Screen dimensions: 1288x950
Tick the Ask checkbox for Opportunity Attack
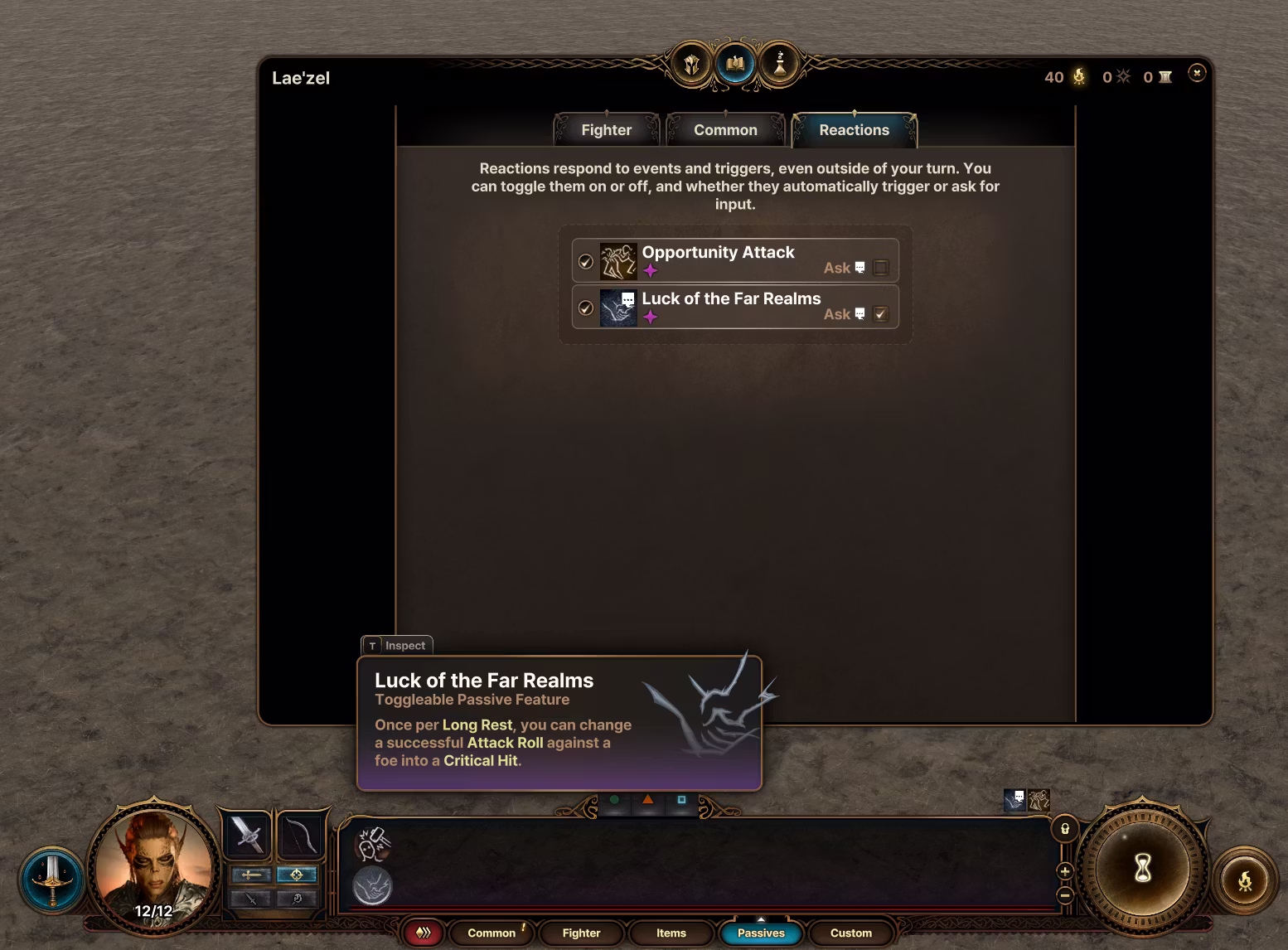point(881,268)
